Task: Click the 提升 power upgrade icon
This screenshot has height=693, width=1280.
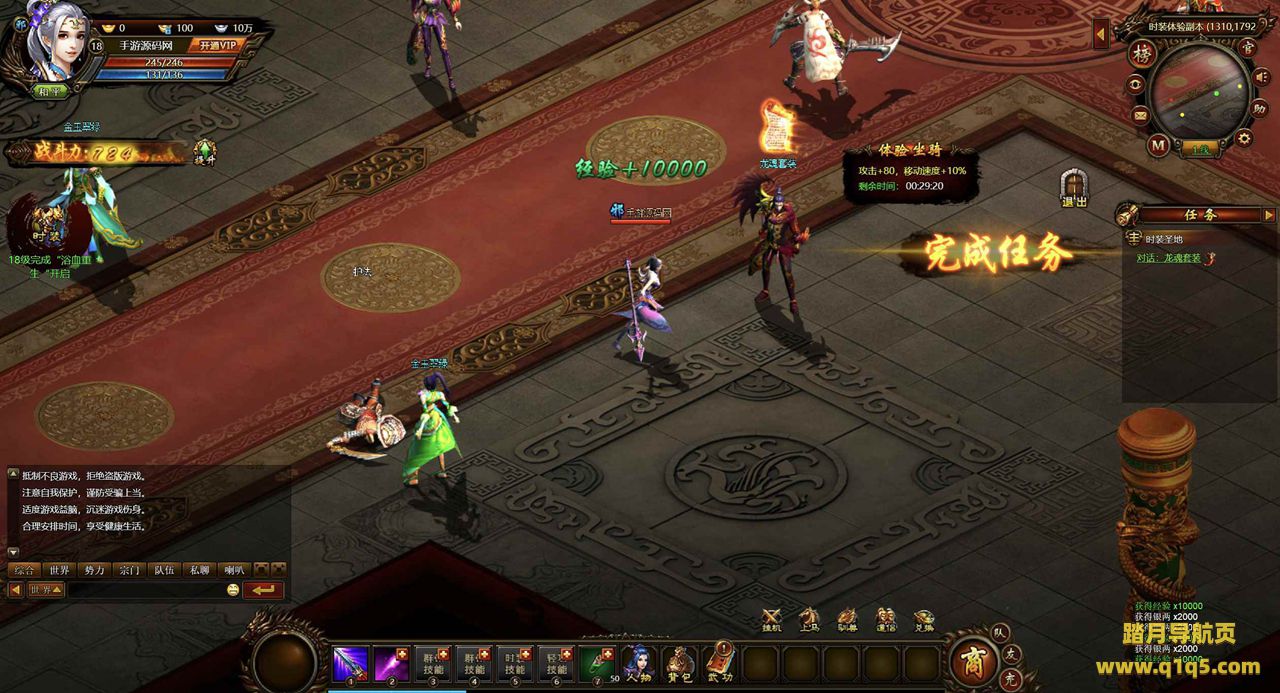Action: [205, 152]
